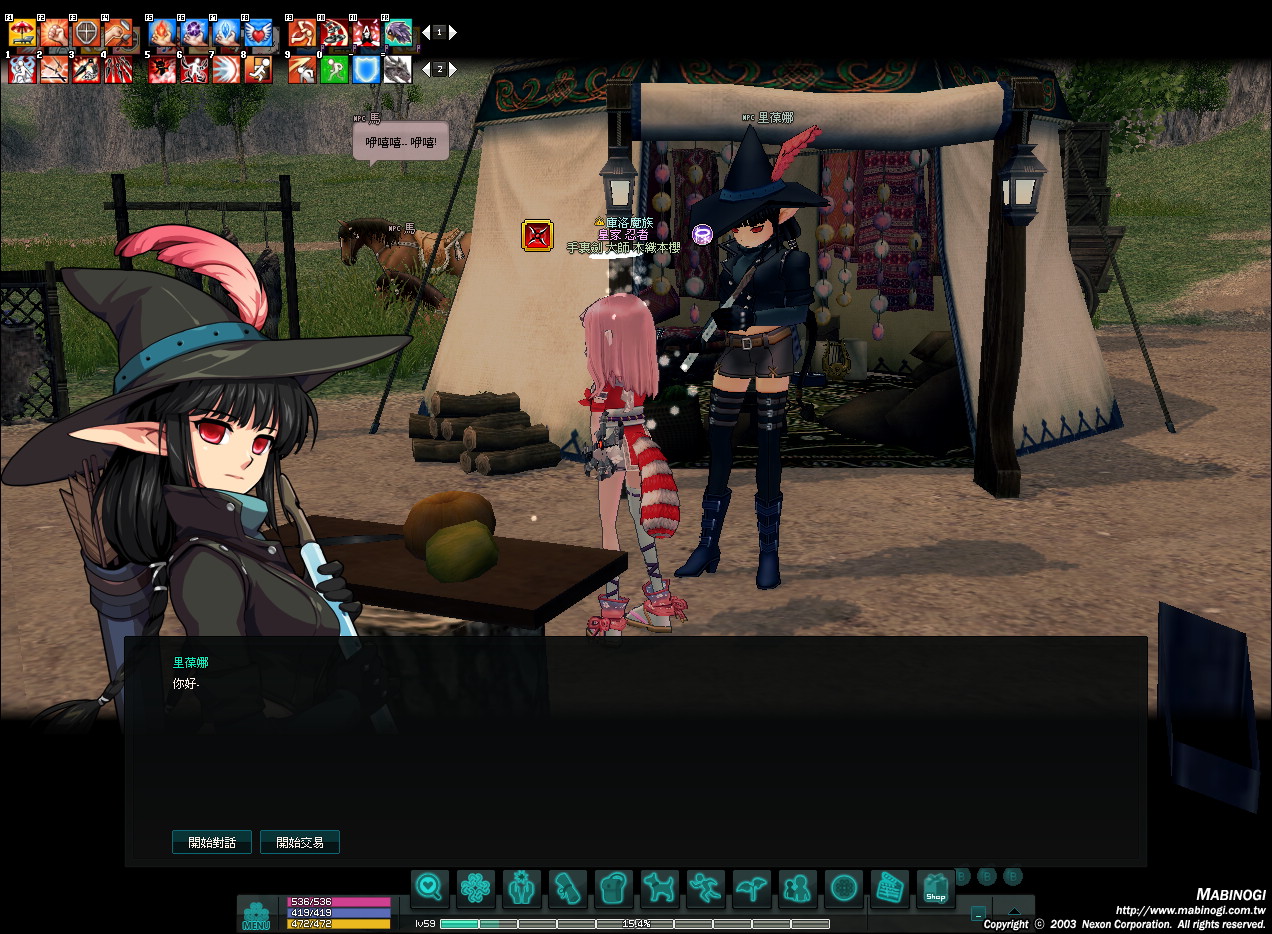Click the red crossed-swords status icon
1272x934 pixels.
tap(537, 236)
